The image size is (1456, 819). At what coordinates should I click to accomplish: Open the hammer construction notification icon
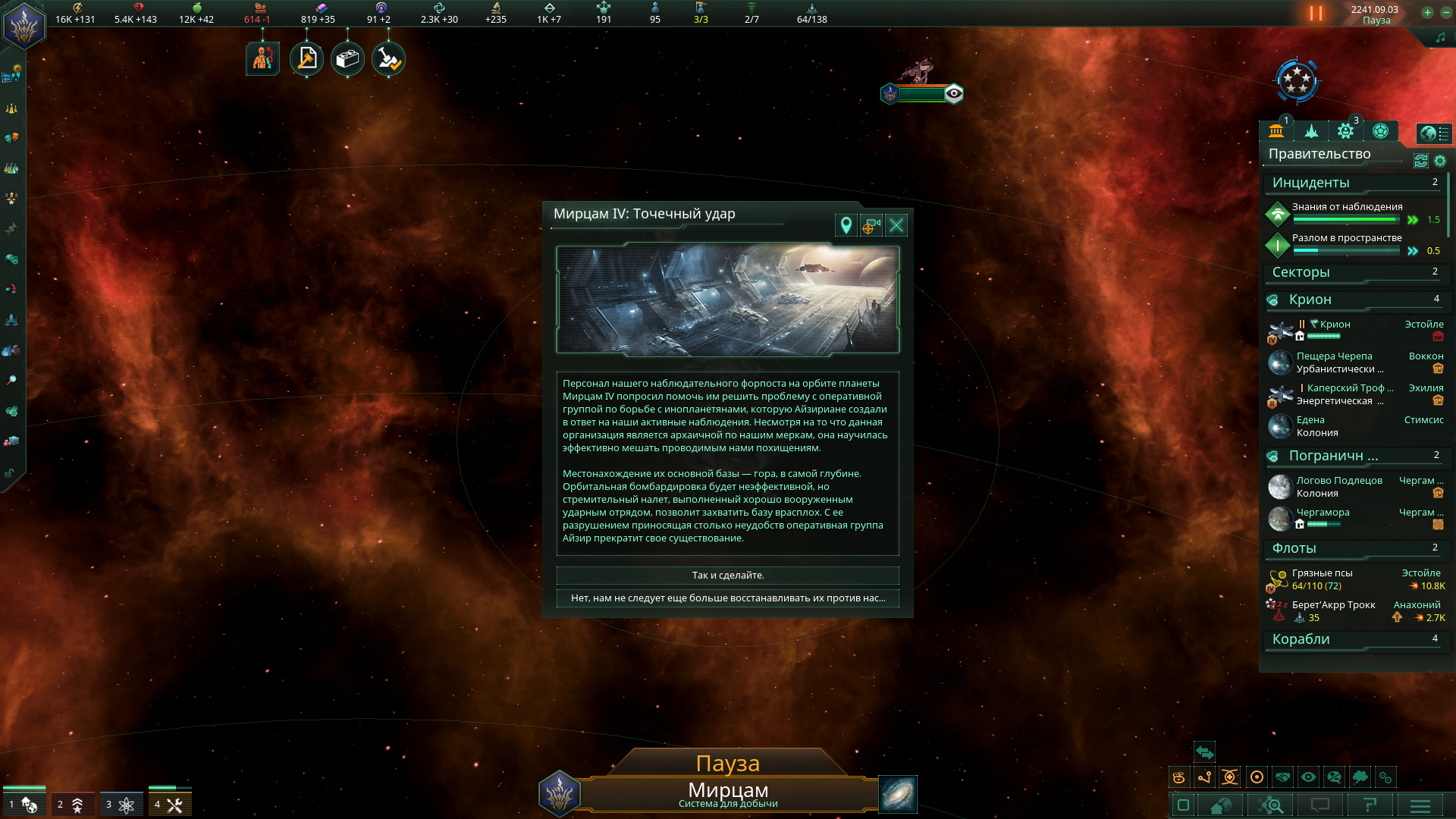point(307,59)
